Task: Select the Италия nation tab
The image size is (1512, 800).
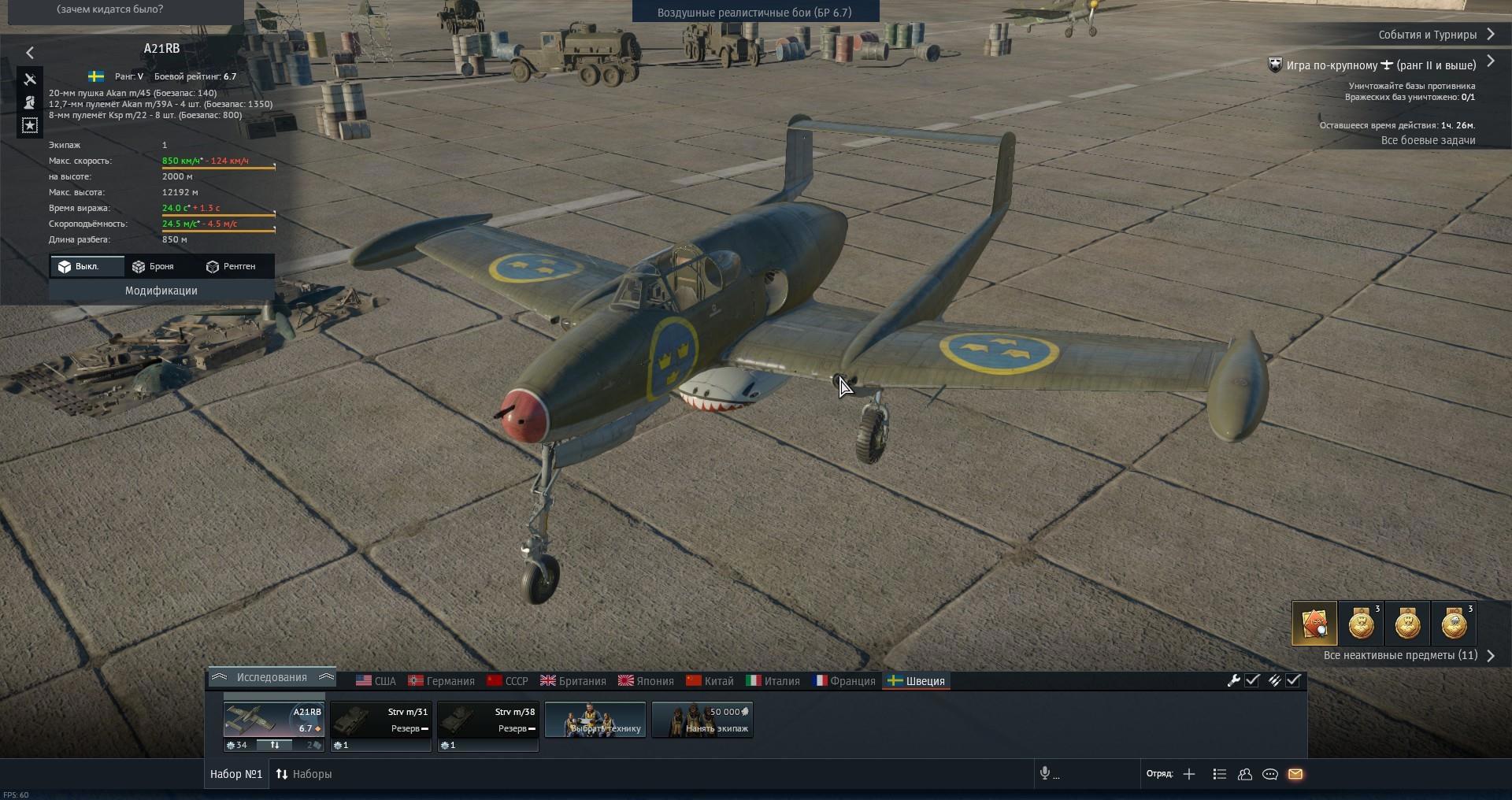Action: 773,681
